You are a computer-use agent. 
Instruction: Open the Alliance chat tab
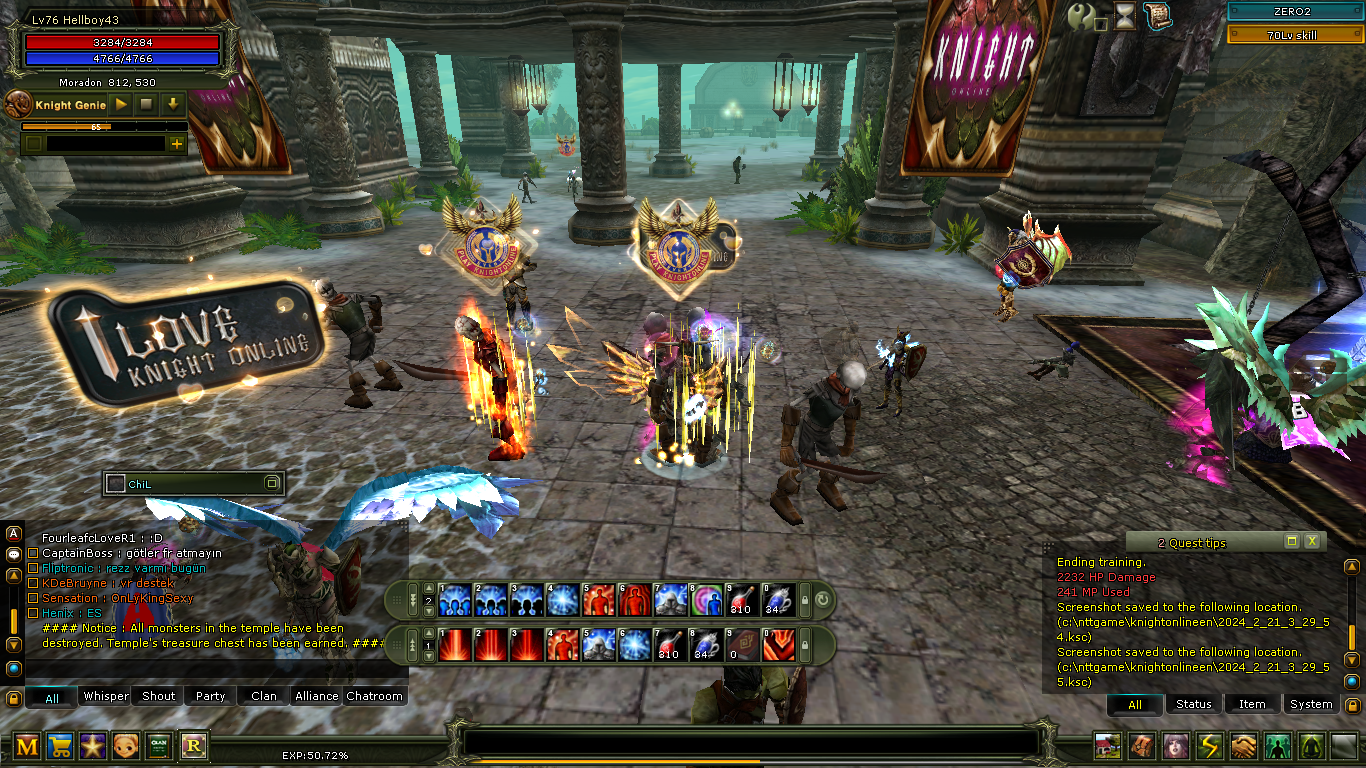click(316, 696)
